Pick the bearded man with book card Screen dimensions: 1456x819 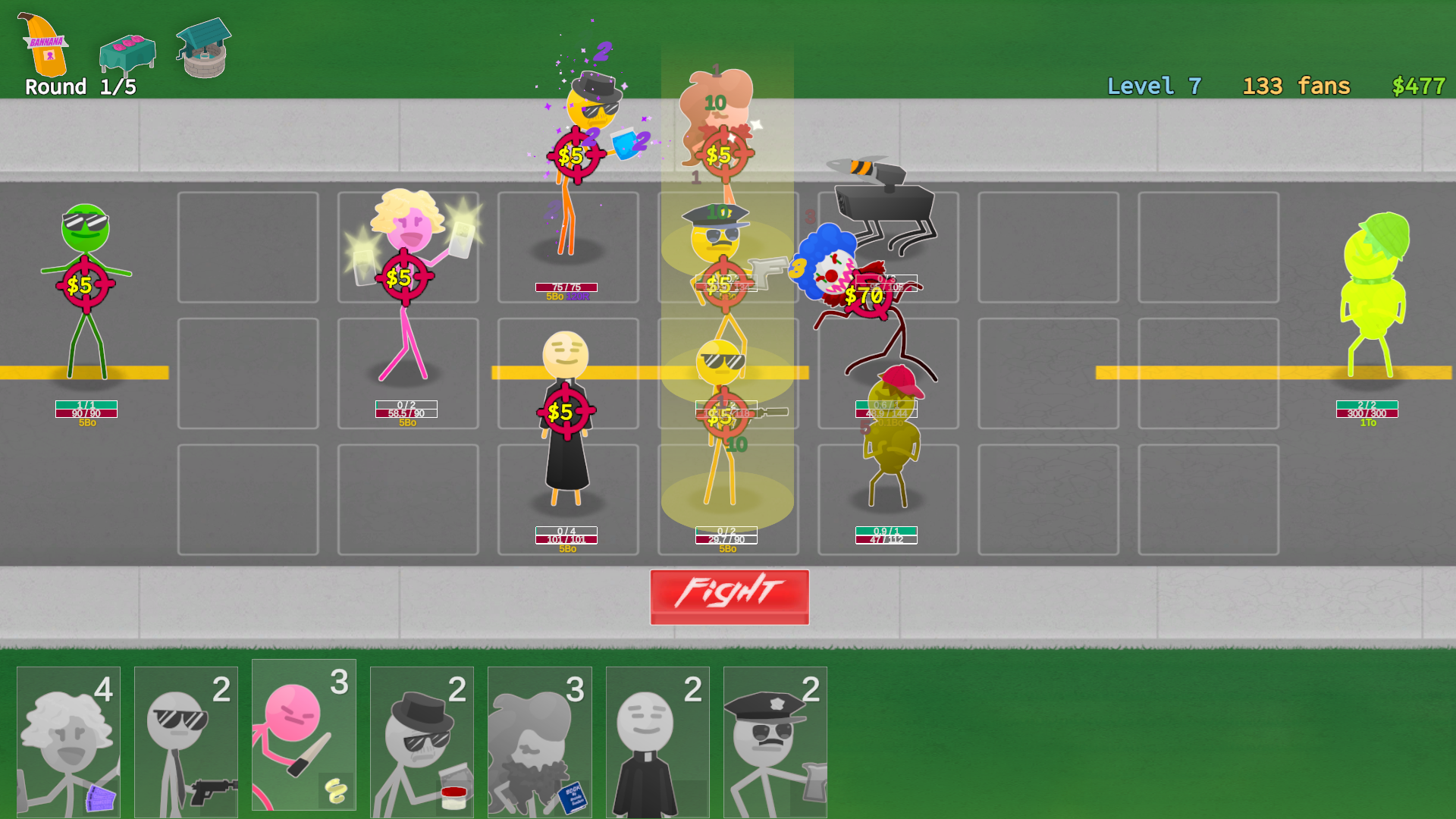(539, 739)
